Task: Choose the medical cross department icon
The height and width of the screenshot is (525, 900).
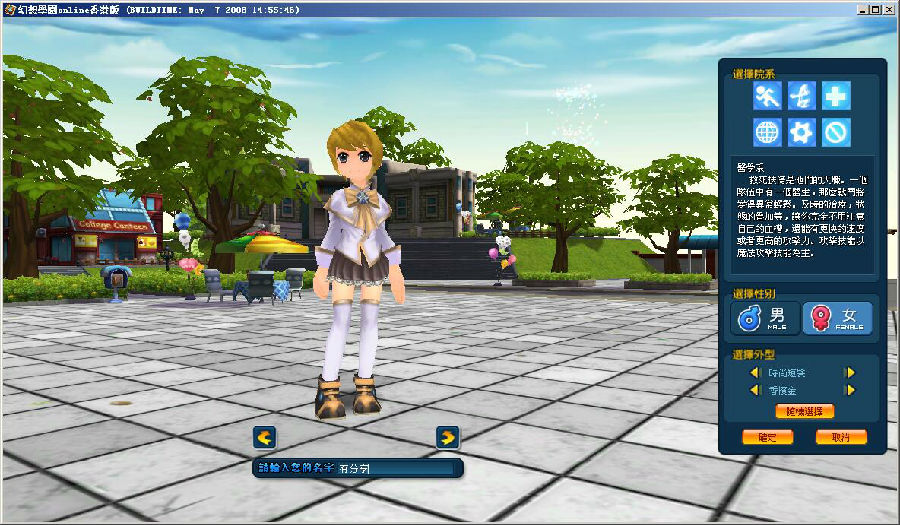Action: 836,96
